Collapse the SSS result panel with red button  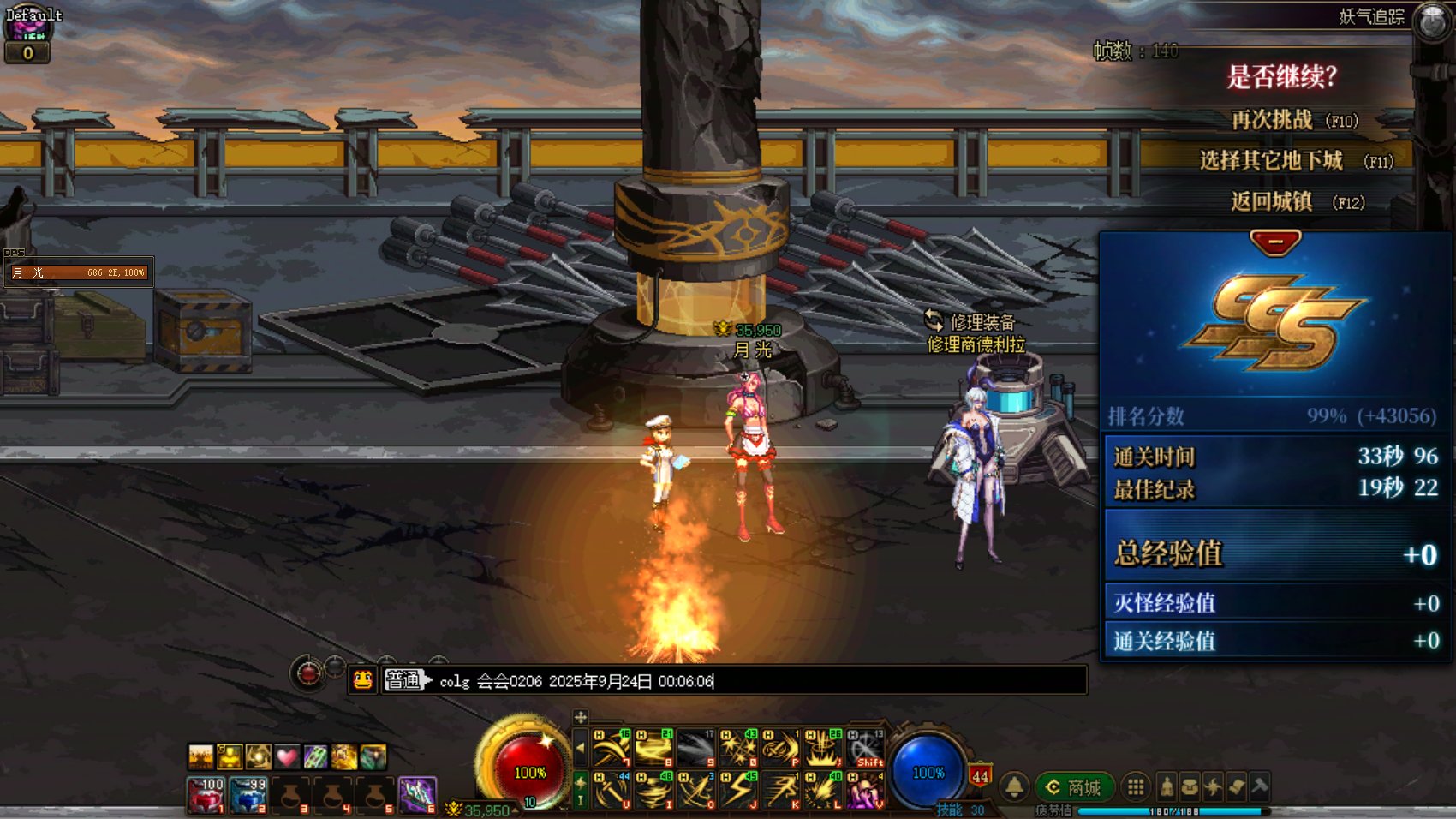click(1275, 242)
